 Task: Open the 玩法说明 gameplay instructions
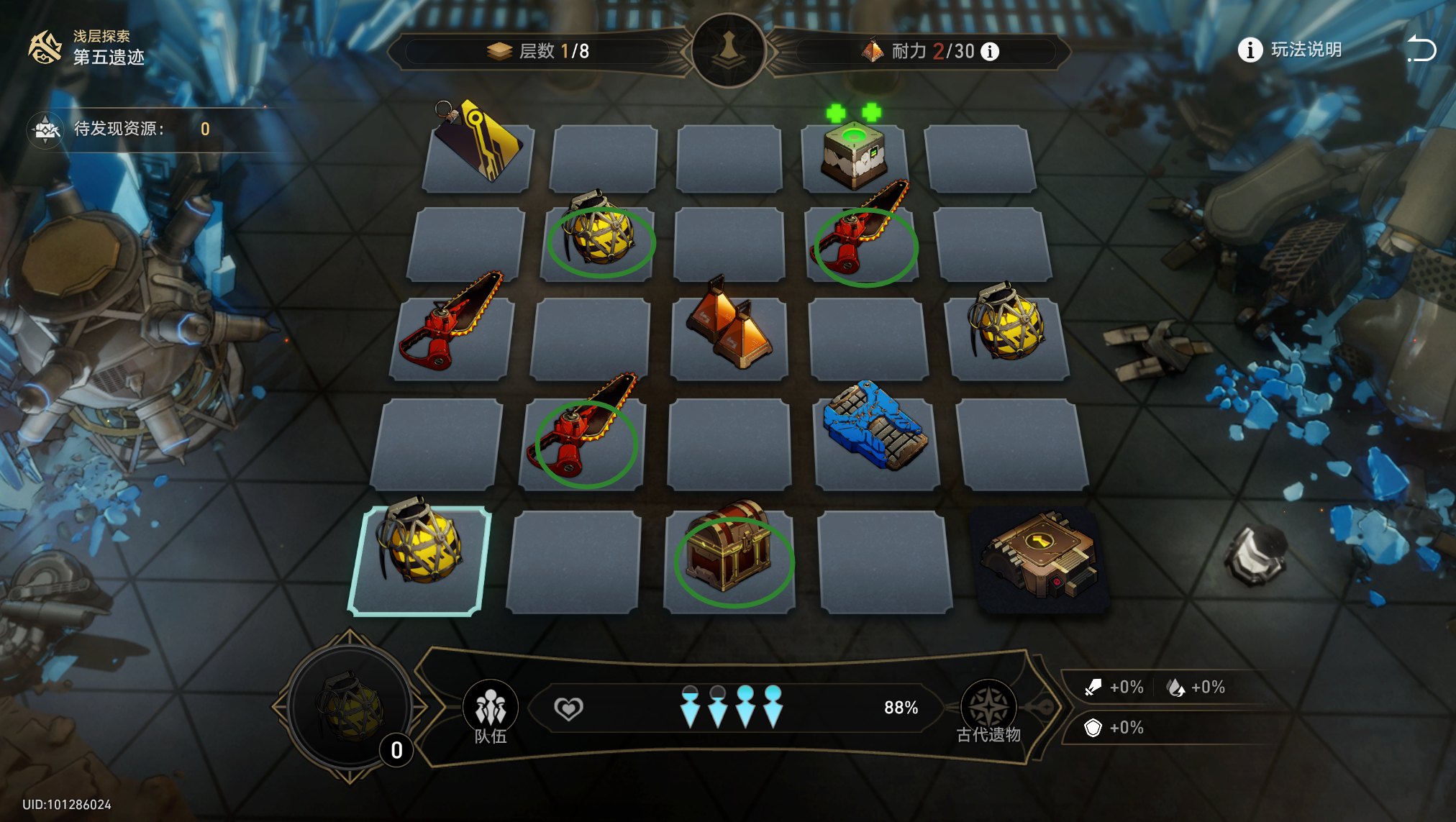[x=1289, y=50]
